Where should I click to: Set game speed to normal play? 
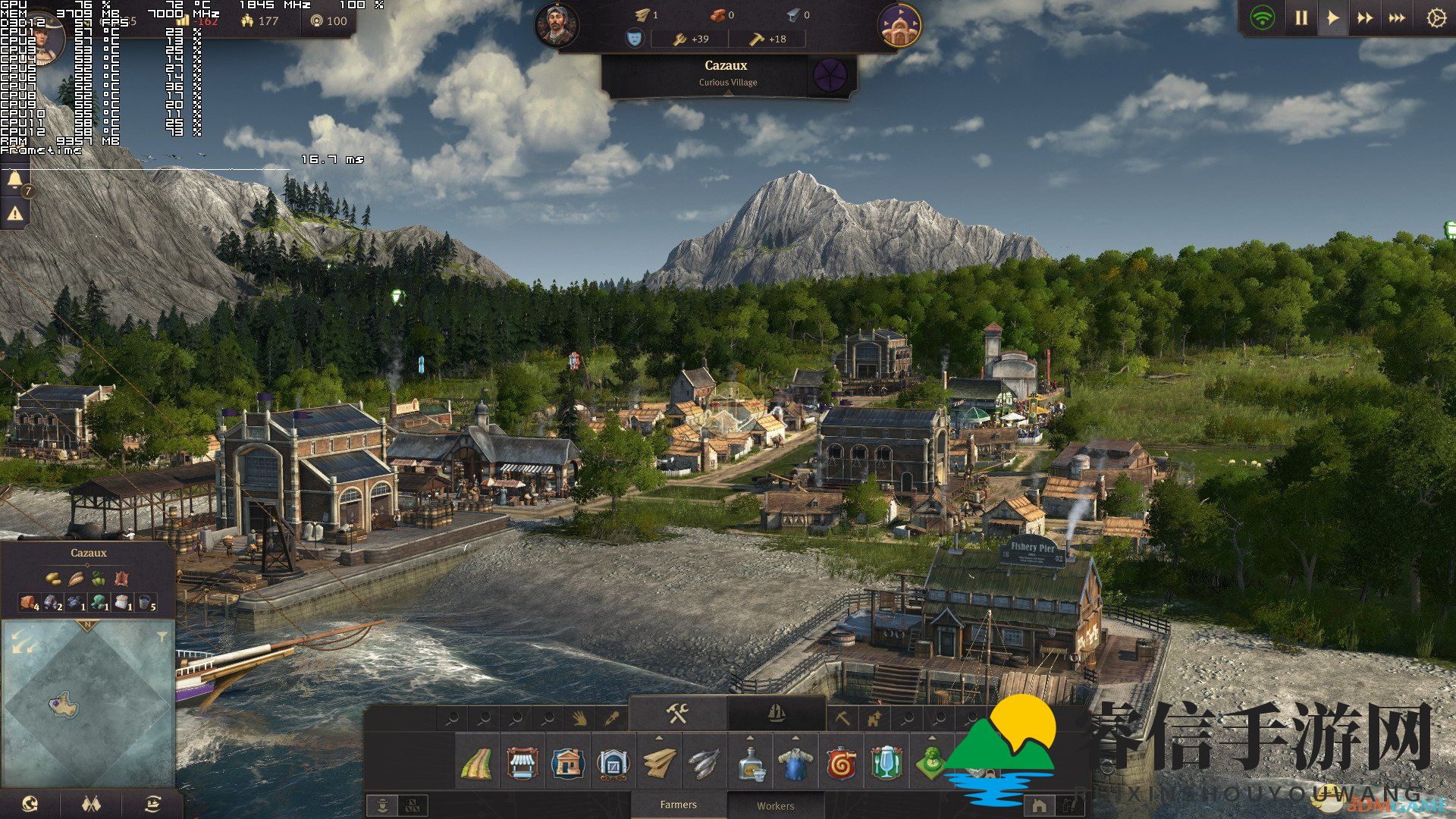(1332, 18)
